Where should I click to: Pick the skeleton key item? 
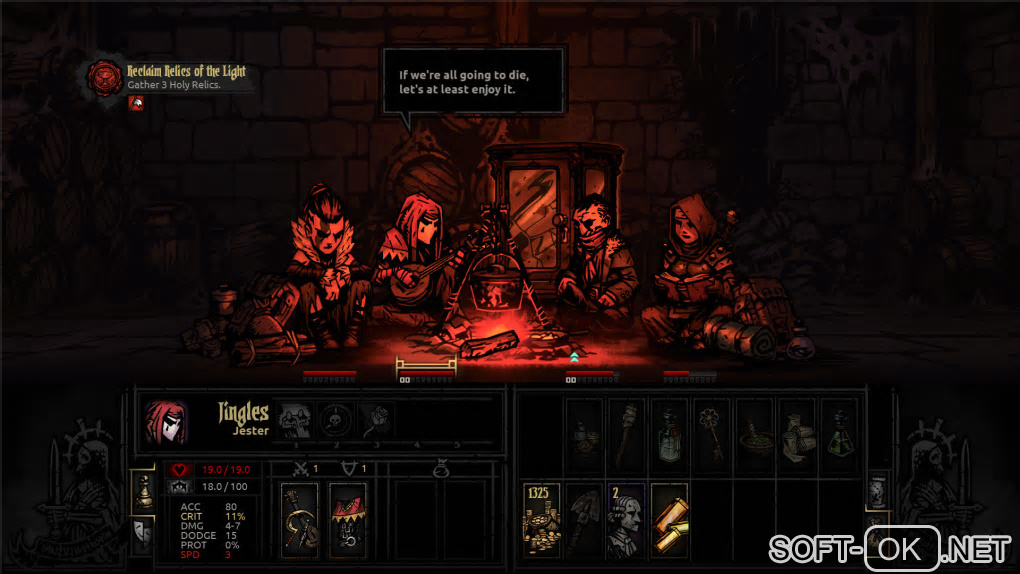pos(712,435)
